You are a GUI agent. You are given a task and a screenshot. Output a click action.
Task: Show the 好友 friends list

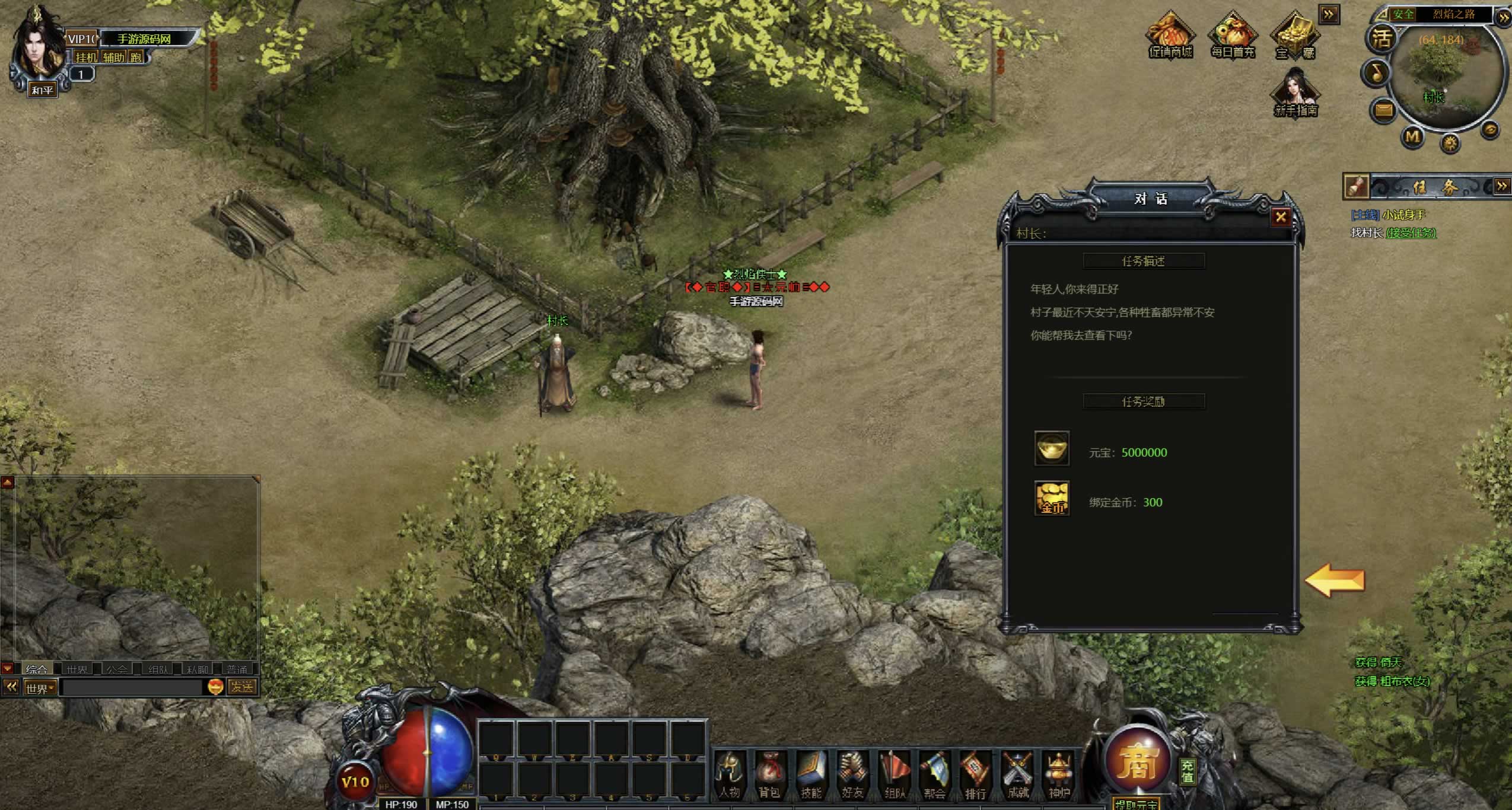click(x=852, y=774)
